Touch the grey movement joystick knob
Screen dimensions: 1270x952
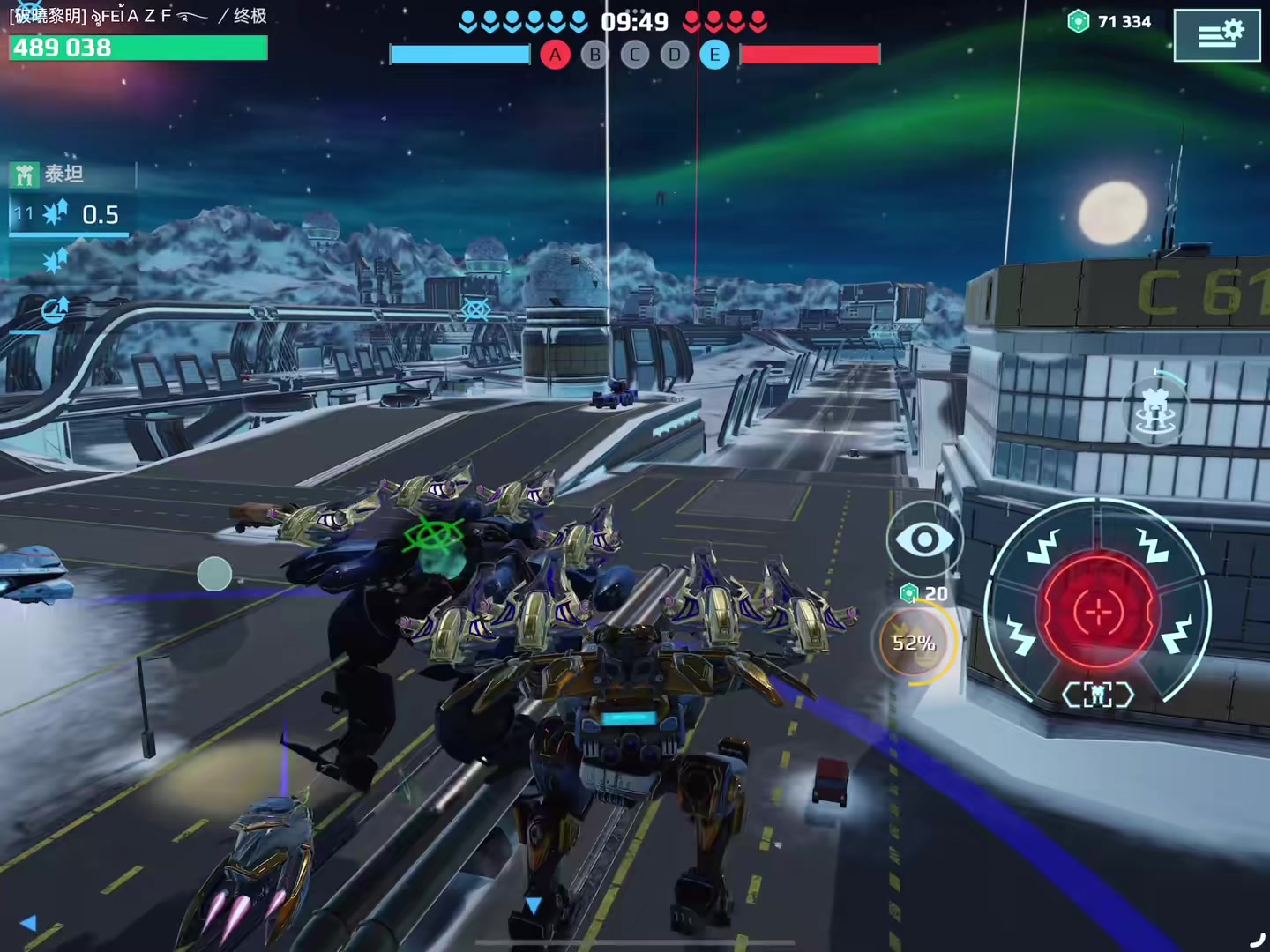[214, 574]
